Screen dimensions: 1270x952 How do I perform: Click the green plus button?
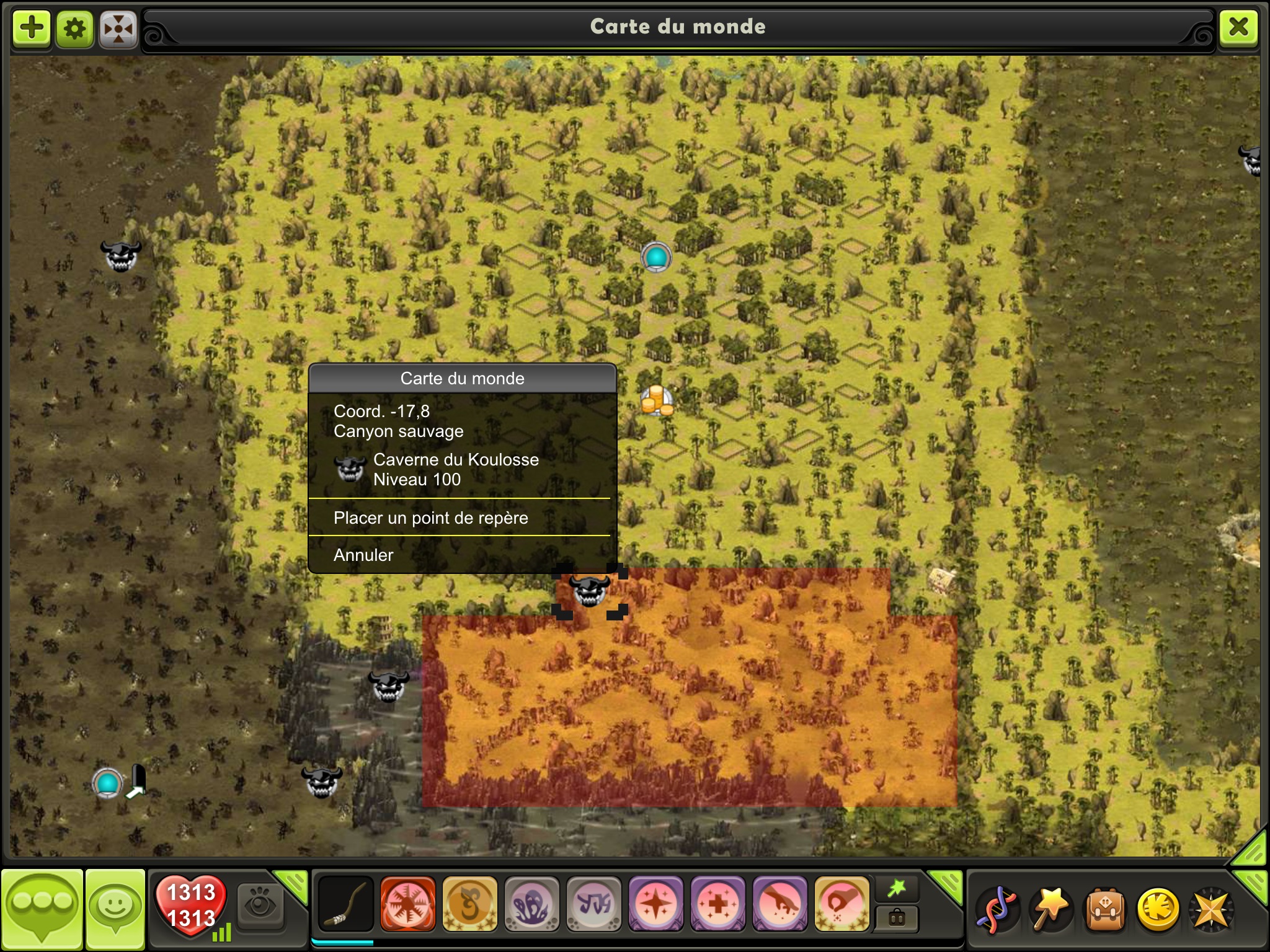pyautogui.click(x=32, y=28)
